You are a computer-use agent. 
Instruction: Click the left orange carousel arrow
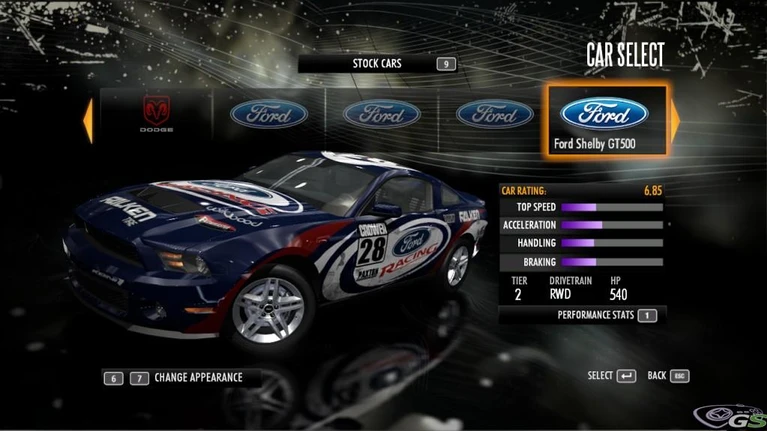(x=88, y=120)
